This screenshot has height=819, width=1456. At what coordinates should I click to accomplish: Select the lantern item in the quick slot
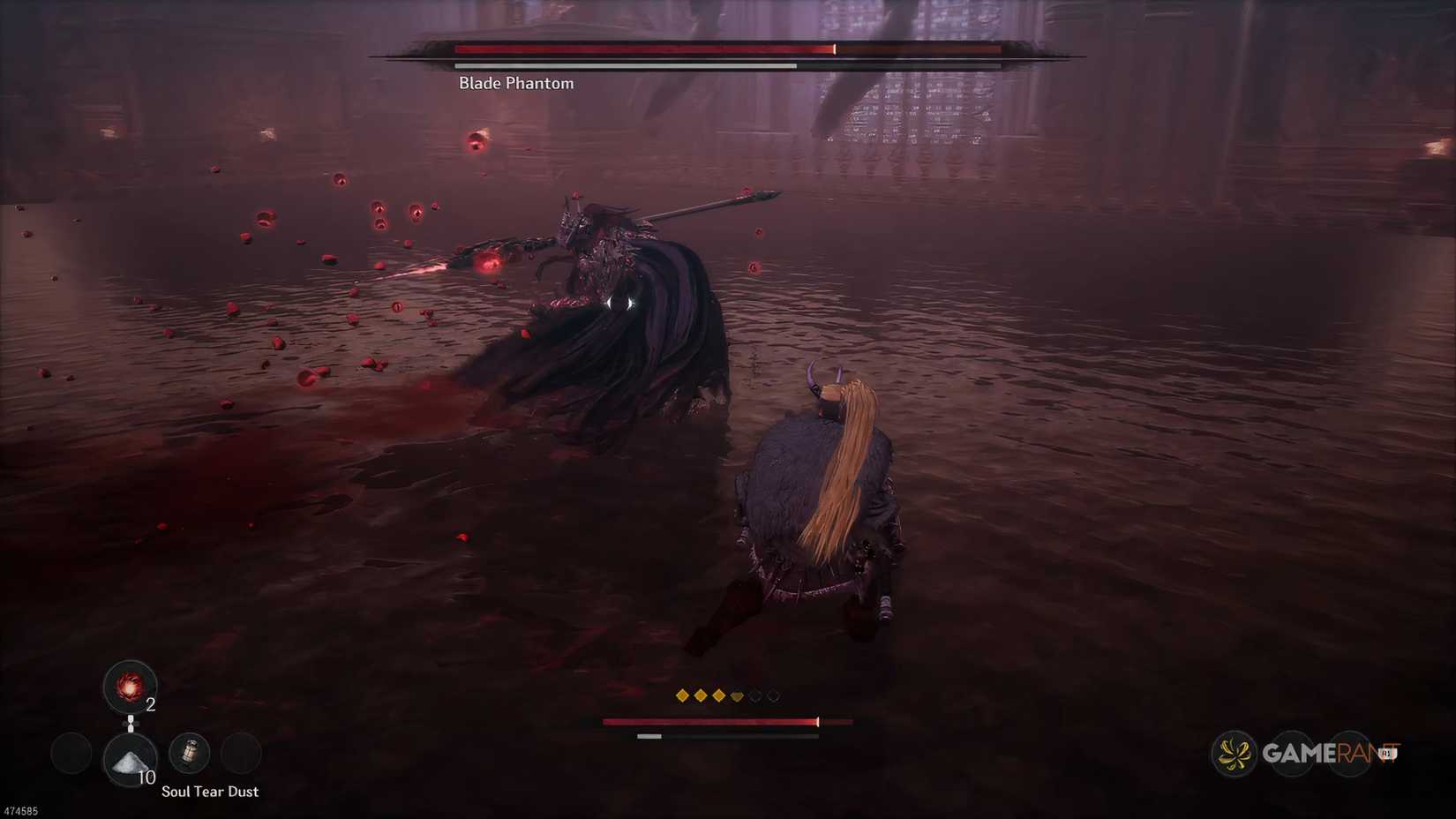(191, 753)
